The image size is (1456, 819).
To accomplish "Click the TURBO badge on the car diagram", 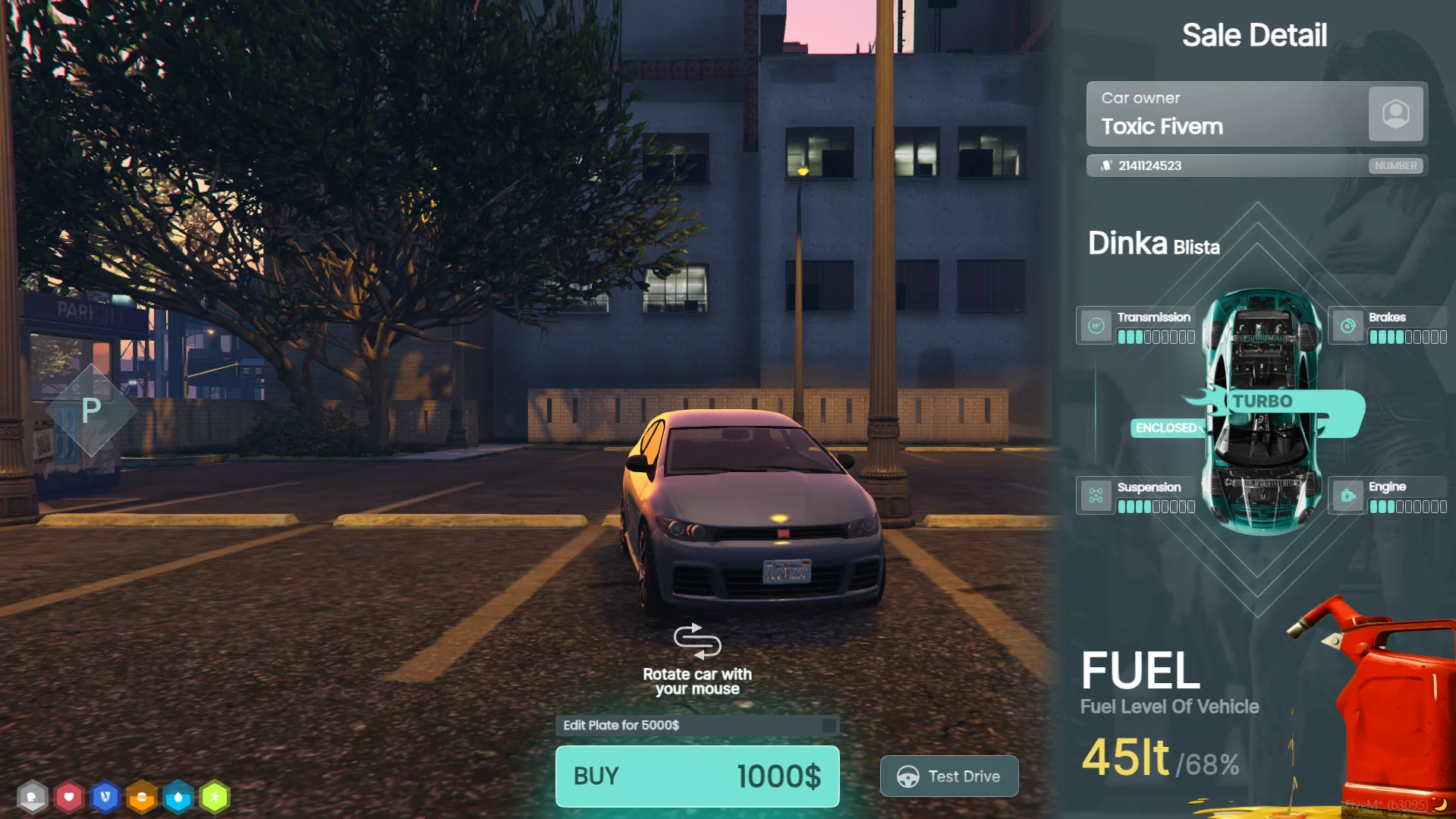I will tap(1263, 402).
